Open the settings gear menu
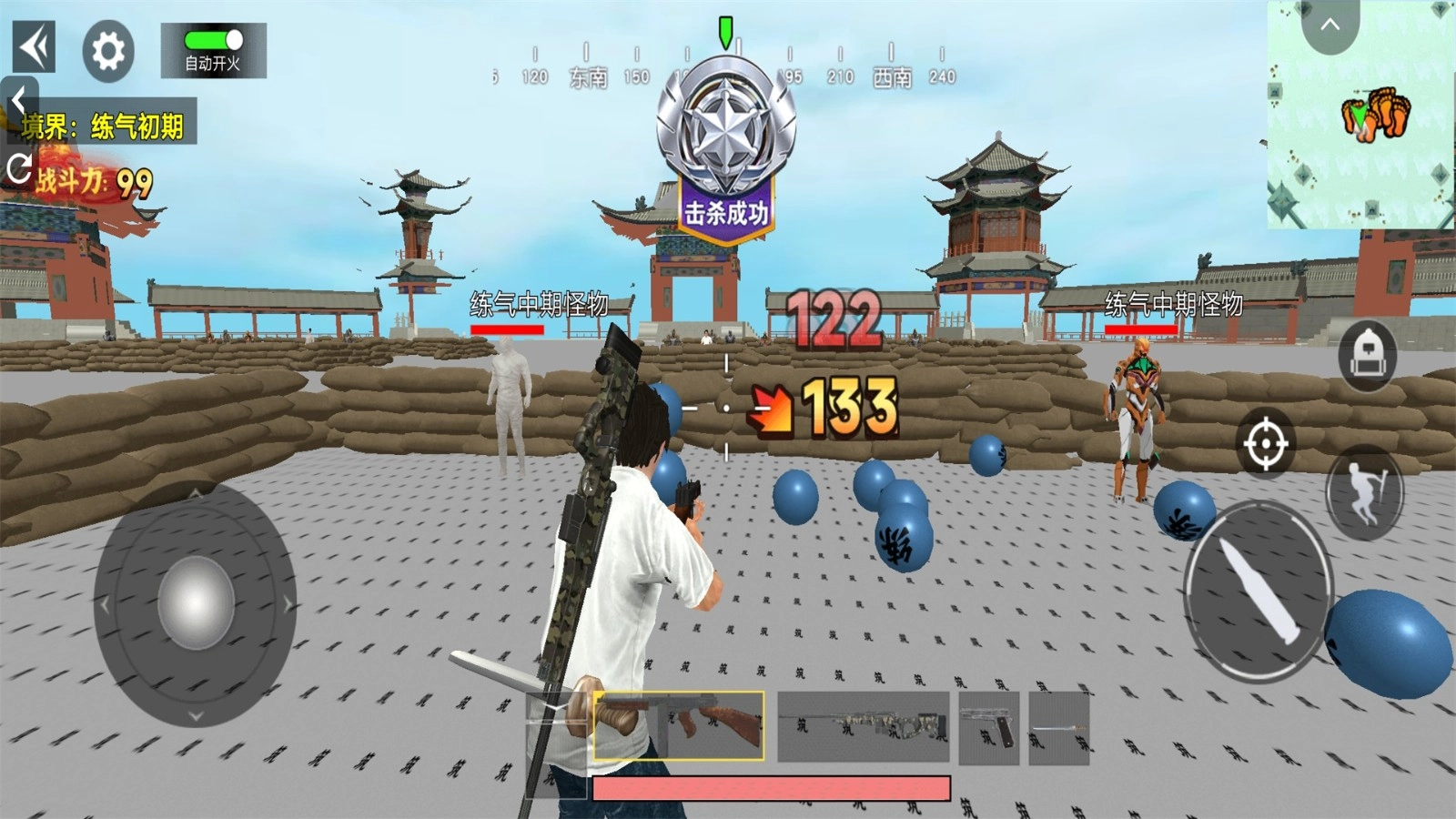The height and width of the screenshot is (819, 1456). point(106,50)
